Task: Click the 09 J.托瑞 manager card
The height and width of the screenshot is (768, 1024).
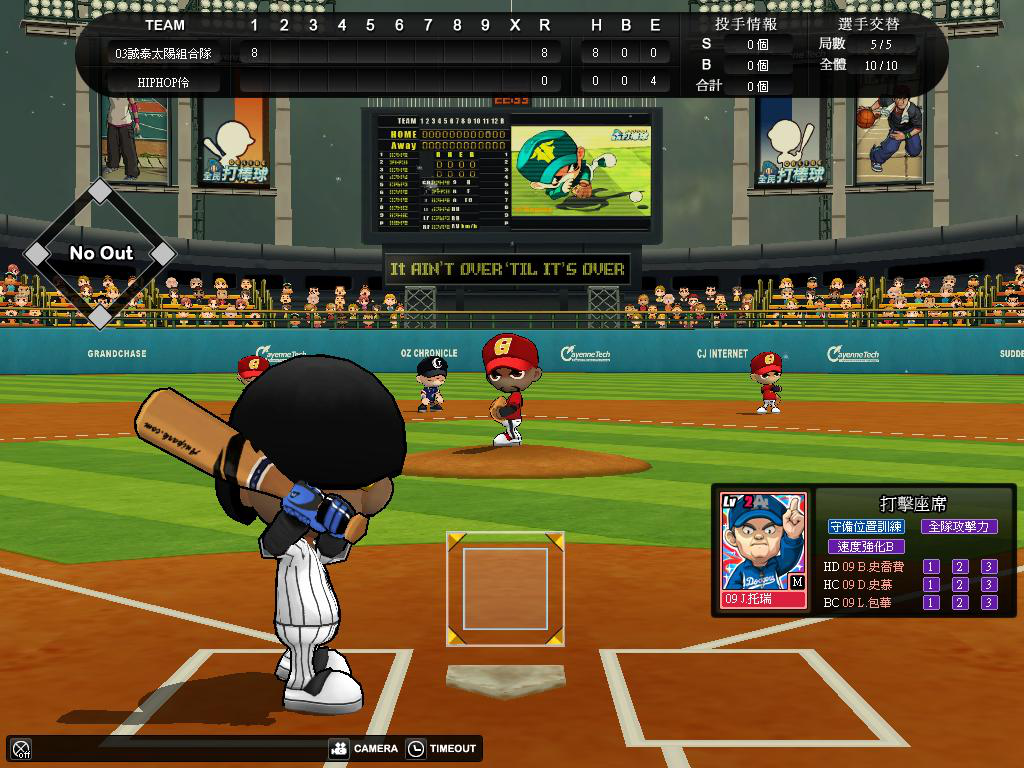Action: pos(763,549)
